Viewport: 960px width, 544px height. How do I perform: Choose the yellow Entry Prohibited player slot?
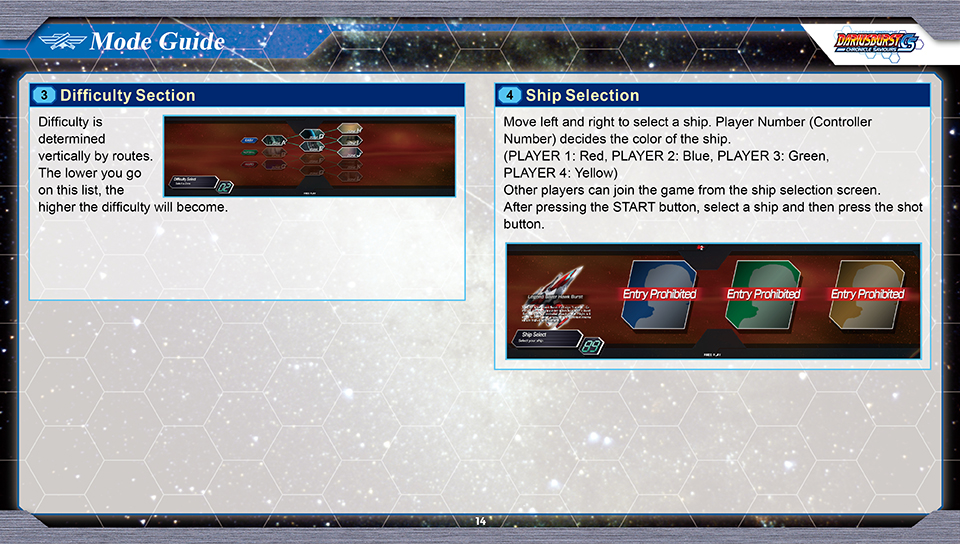pyautogui.click(x=867, y=294)
